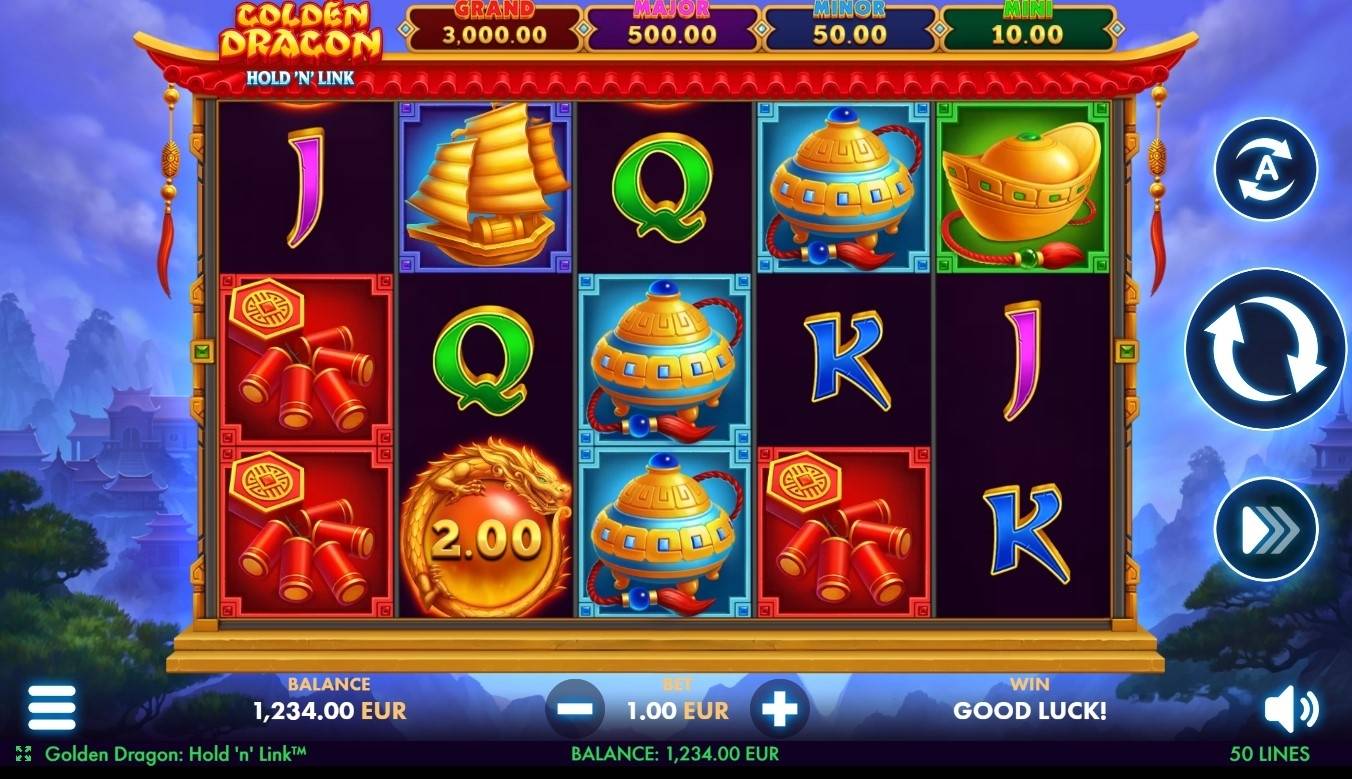Open bet amount options via BET display
The height and width of the screenshot is (779, 1352).
pyautogui.click(x=676, y=710)
